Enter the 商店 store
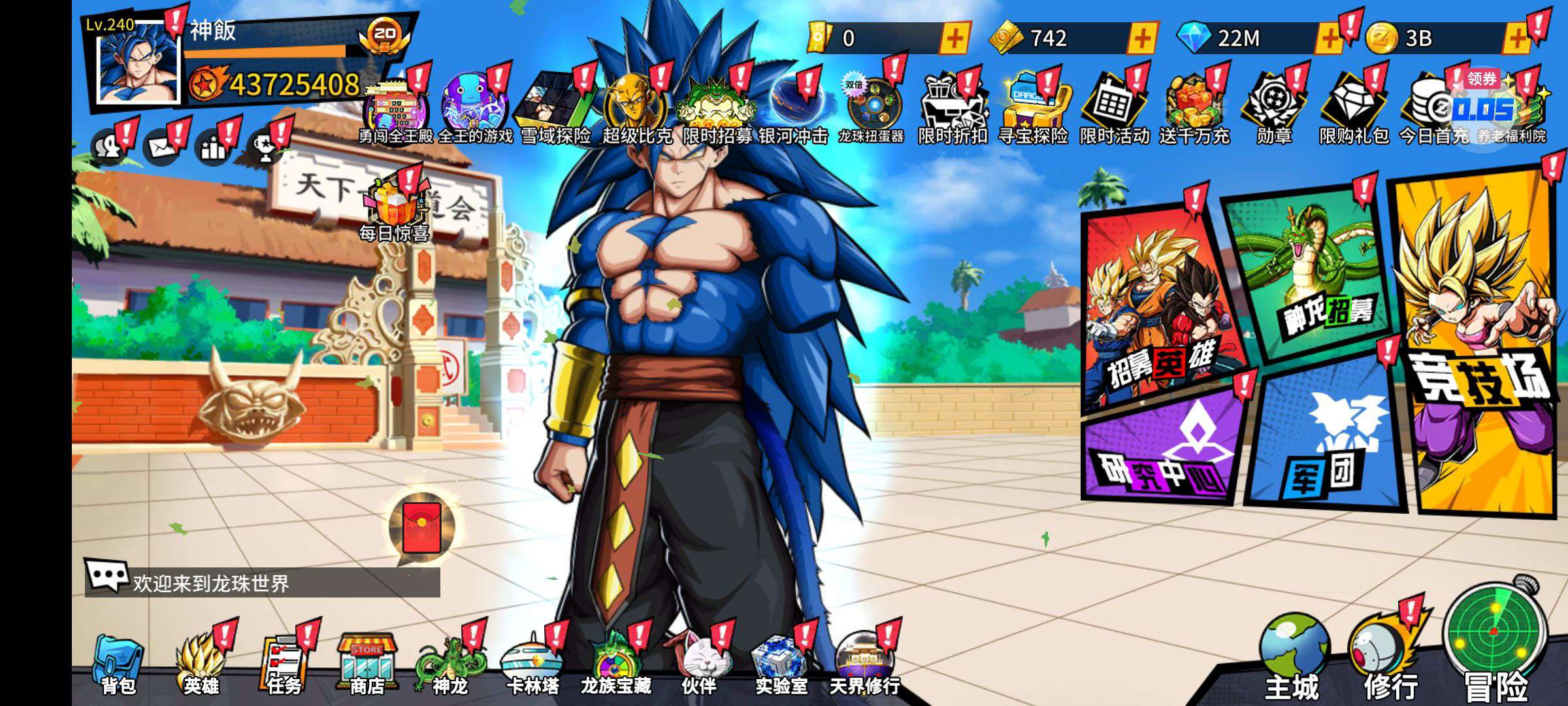The width and height of the screenshot is (1568, 706). [x=367, y=662]
